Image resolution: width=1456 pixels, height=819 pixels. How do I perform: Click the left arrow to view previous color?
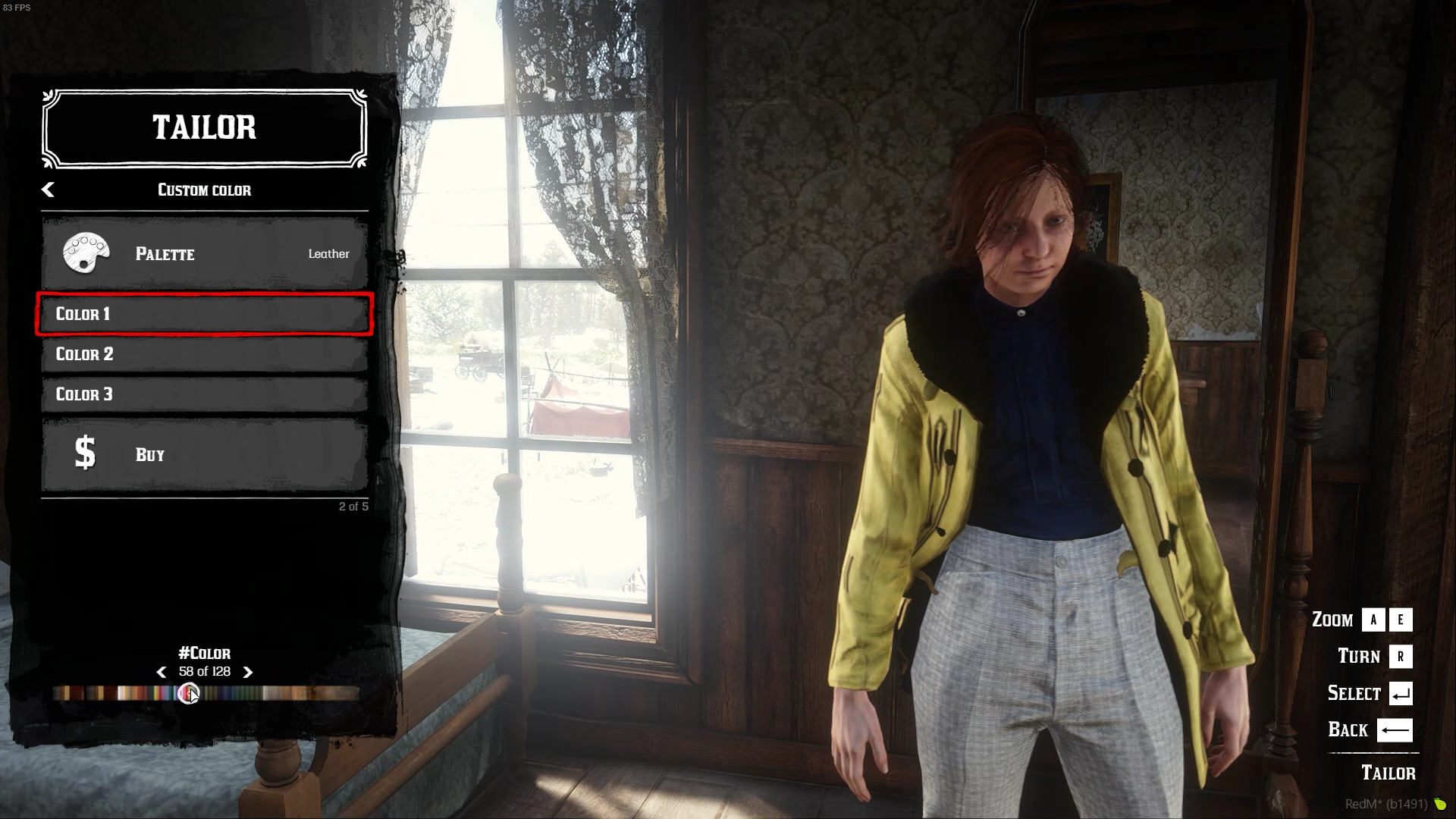point(161,672)
